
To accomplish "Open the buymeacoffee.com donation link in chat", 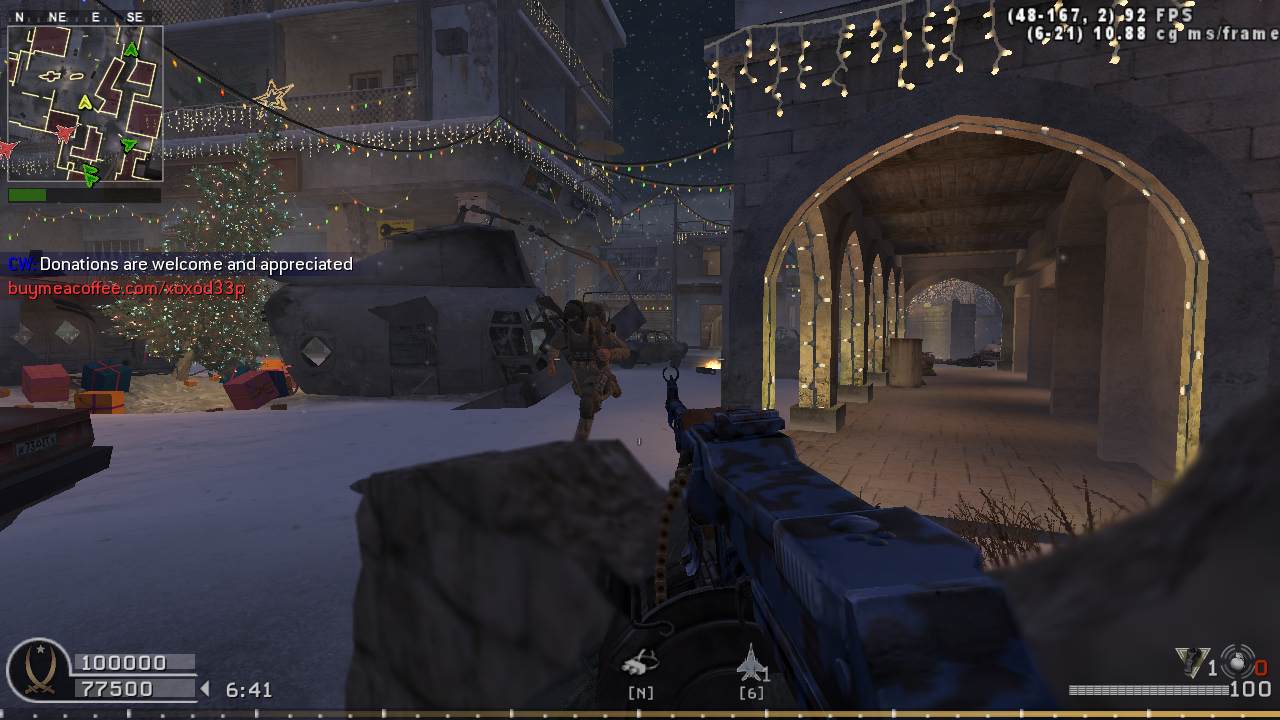I will 126,289.
